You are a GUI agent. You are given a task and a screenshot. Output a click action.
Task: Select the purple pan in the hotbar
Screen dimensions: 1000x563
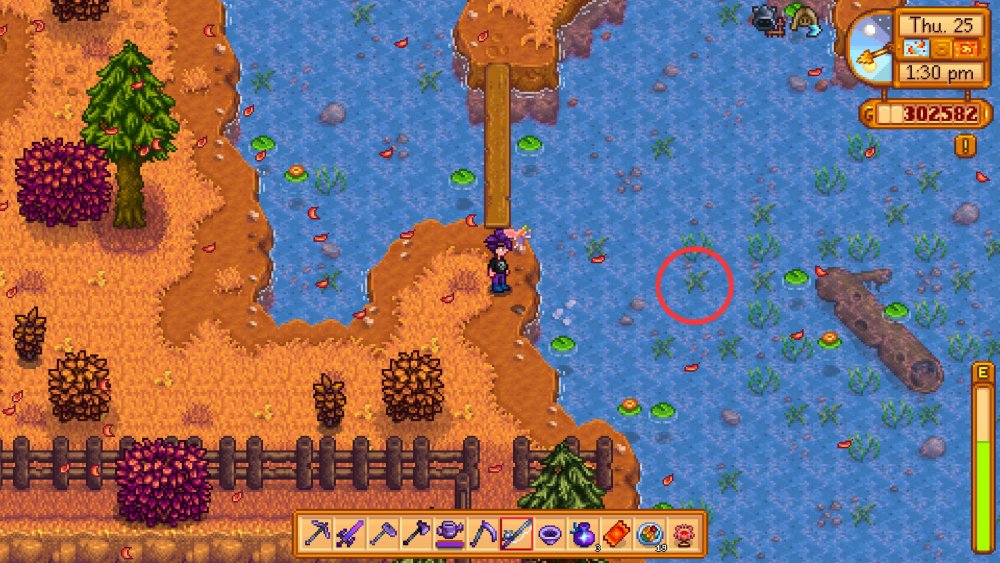[549, 533]
